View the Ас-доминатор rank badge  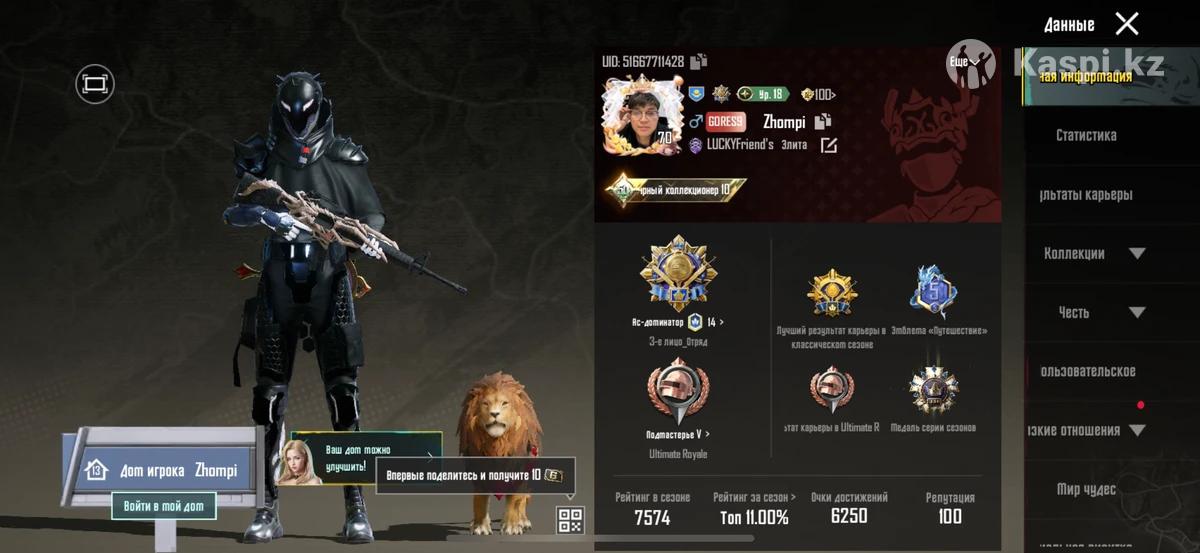tap(679, 275)
